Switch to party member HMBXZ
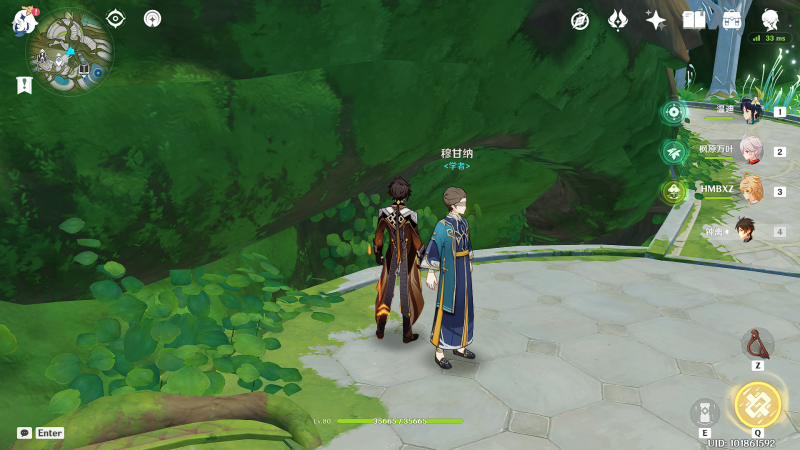This screenshot has width=800, height=450. coord(751,190)
